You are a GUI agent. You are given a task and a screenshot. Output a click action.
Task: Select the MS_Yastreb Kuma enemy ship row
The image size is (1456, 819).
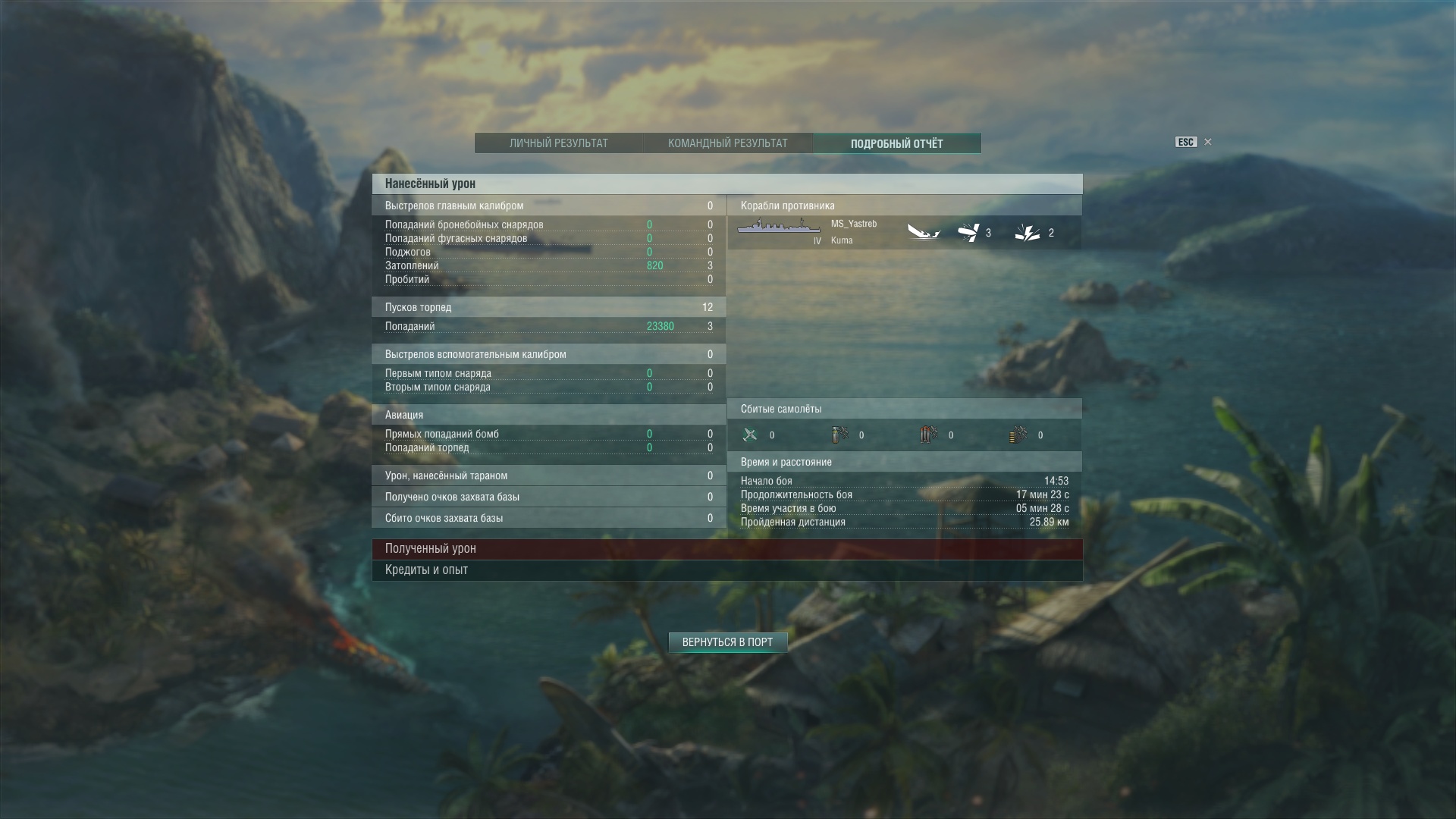[904, 233]
